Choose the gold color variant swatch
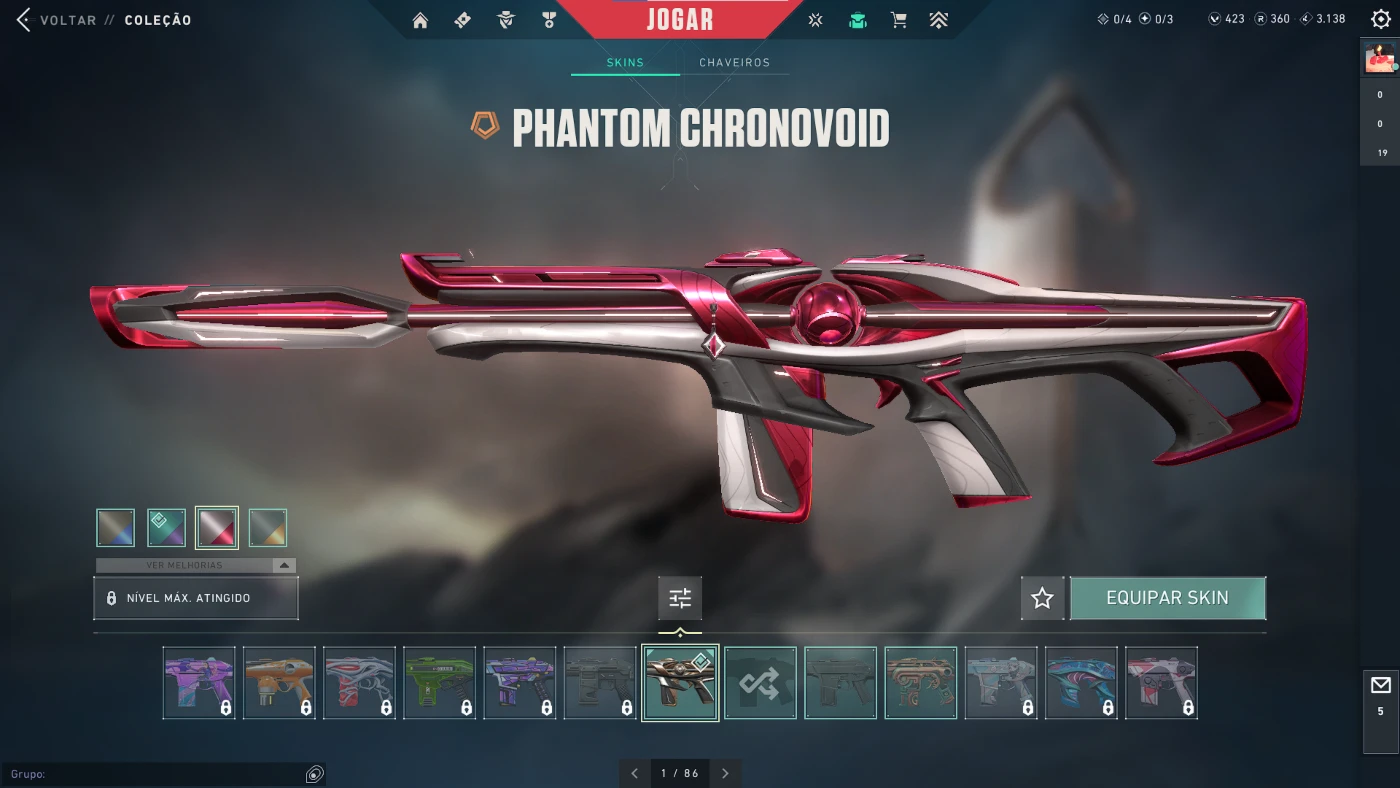 pyautogui.click(x=267, y=528)
